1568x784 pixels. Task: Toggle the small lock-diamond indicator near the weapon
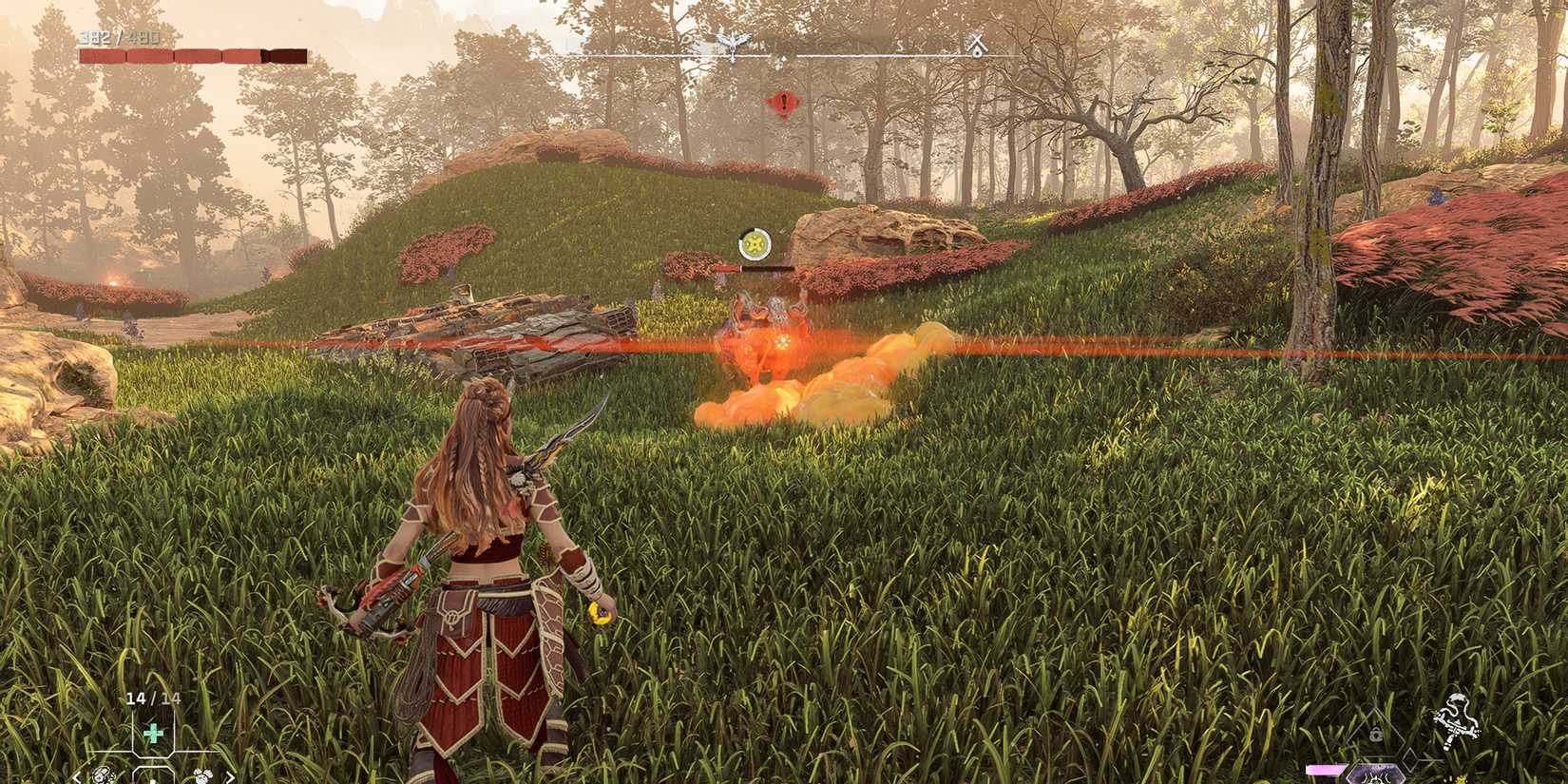(1377, 734)
